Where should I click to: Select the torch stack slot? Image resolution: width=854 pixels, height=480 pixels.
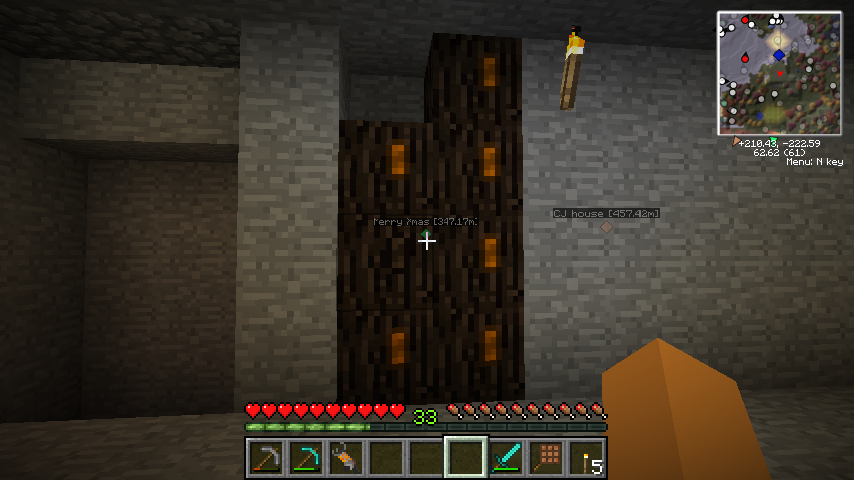click(586, 458)
